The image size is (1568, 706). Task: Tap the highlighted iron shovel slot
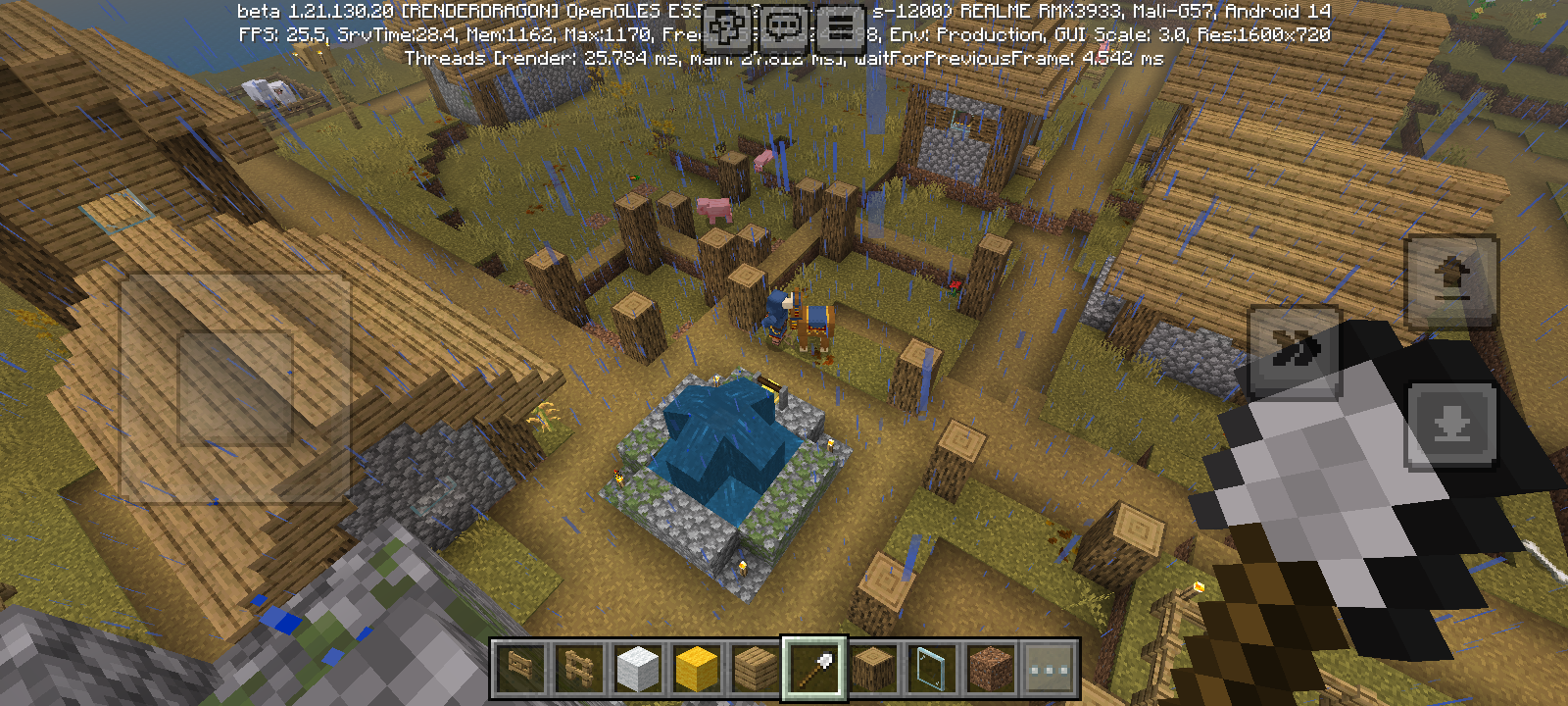(x=814, y=669)
